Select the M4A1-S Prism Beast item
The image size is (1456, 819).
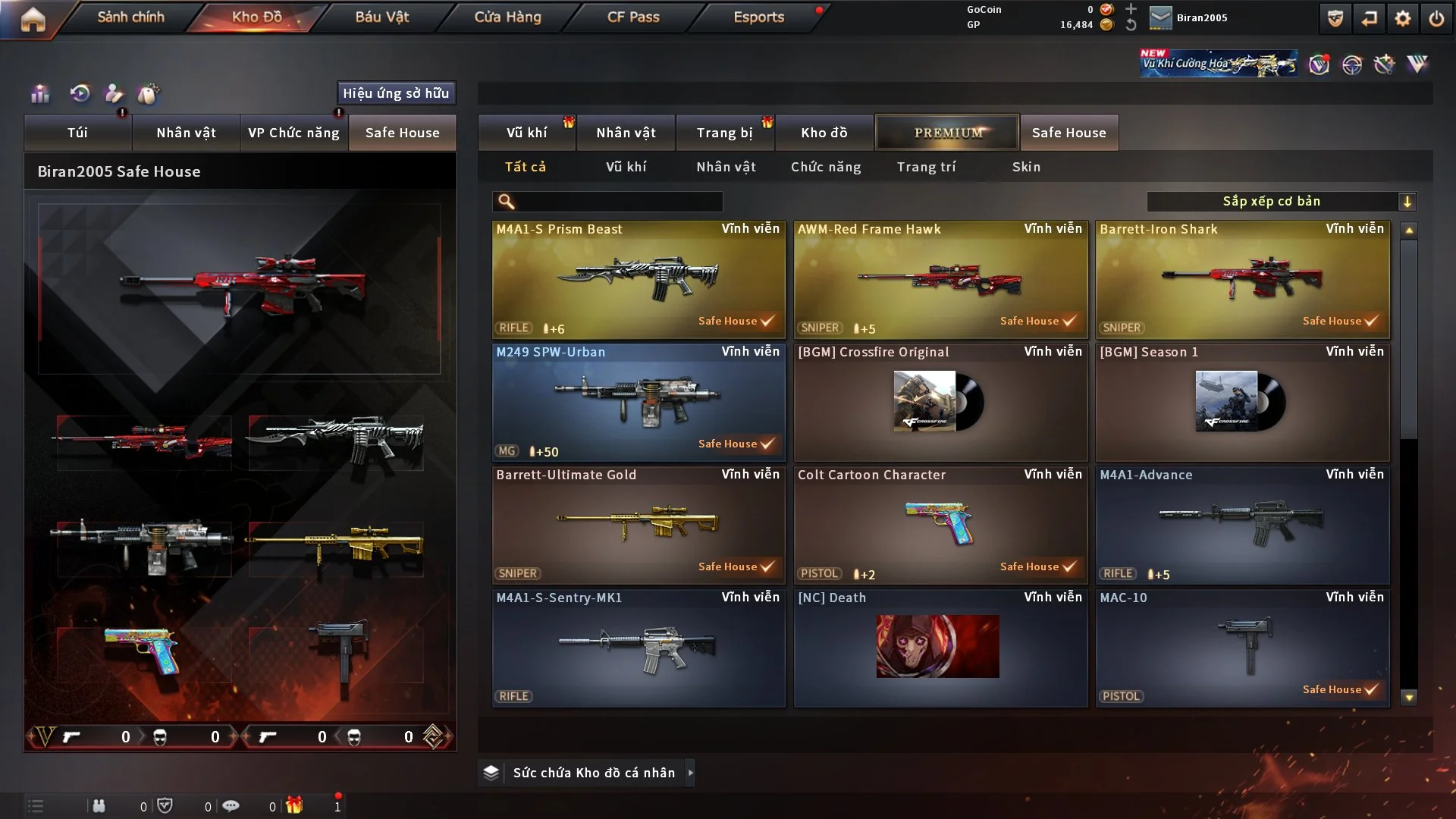[x=639, y=279]
